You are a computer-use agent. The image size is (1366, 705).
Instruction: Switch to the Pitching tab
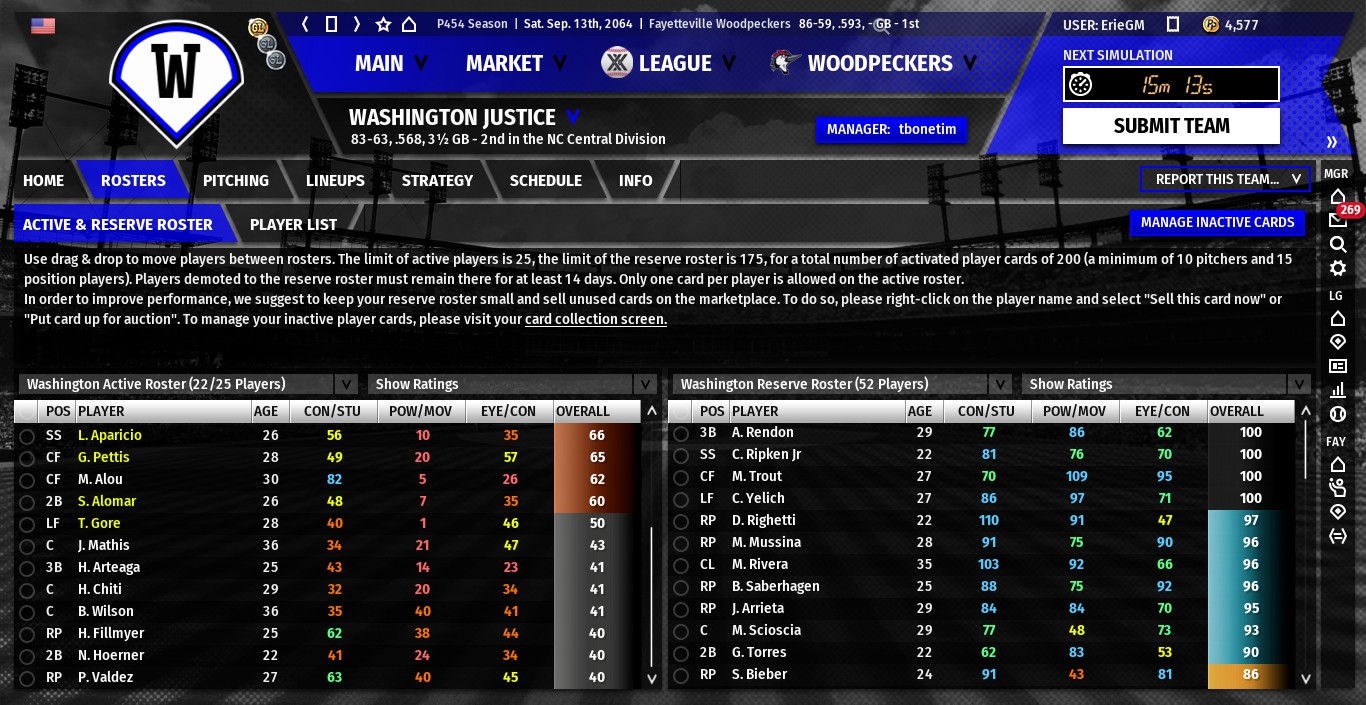tap(235, 180)
